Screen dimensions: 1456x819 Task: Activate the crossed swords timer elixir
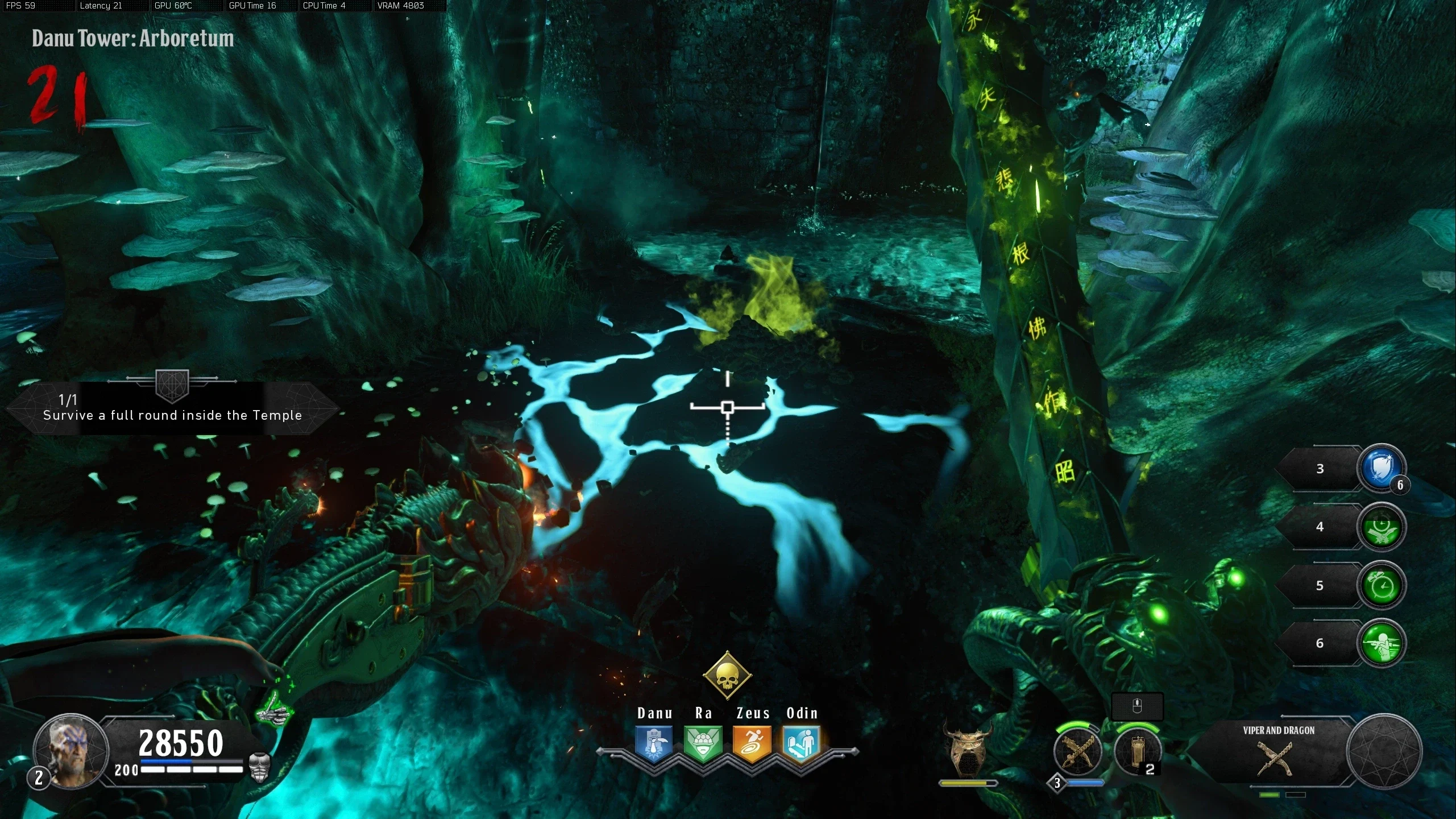(x=1381, y=527)
